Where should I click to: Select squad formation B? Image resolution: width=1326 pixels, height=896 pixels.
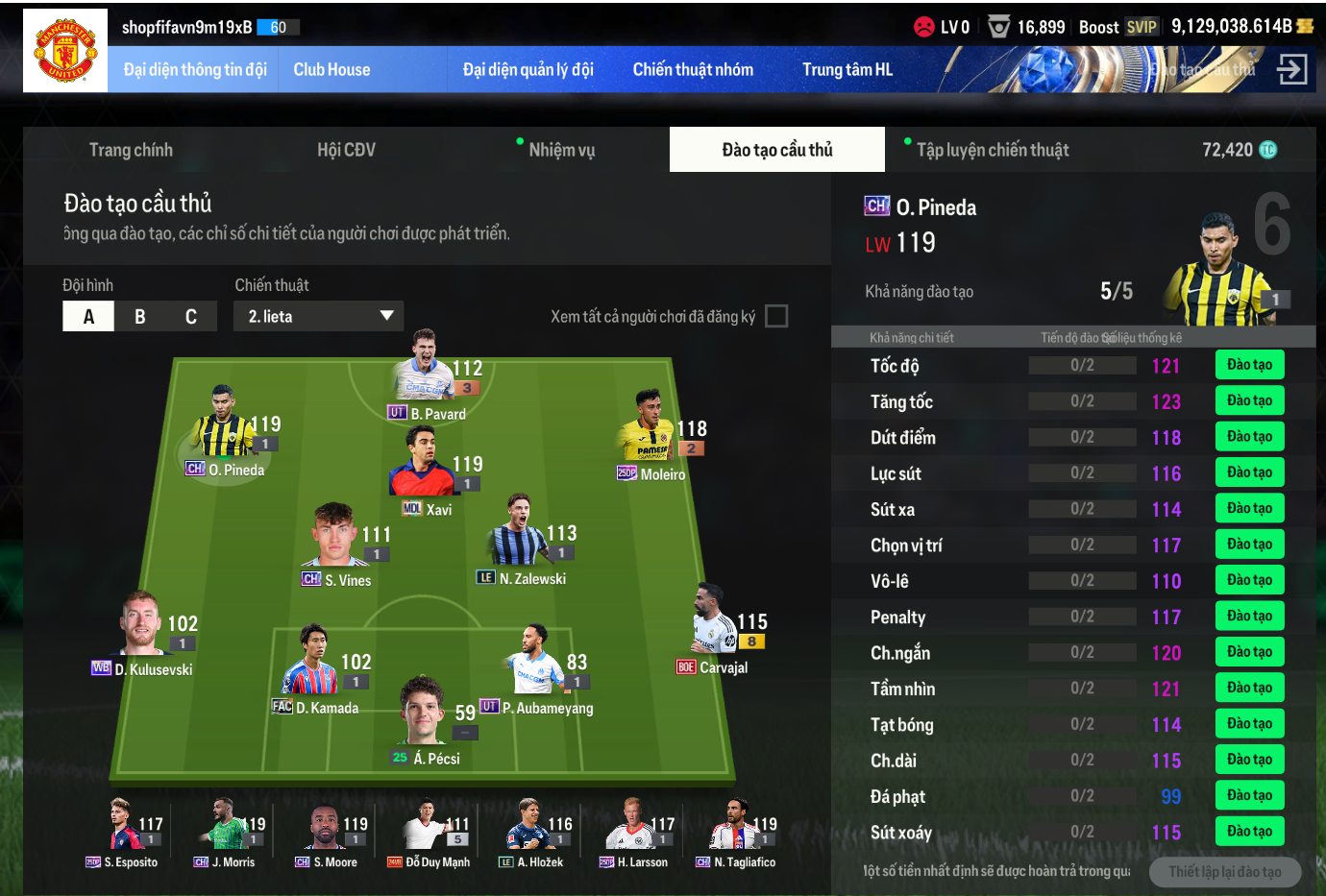pyautogui.click(x=140, y=316)
